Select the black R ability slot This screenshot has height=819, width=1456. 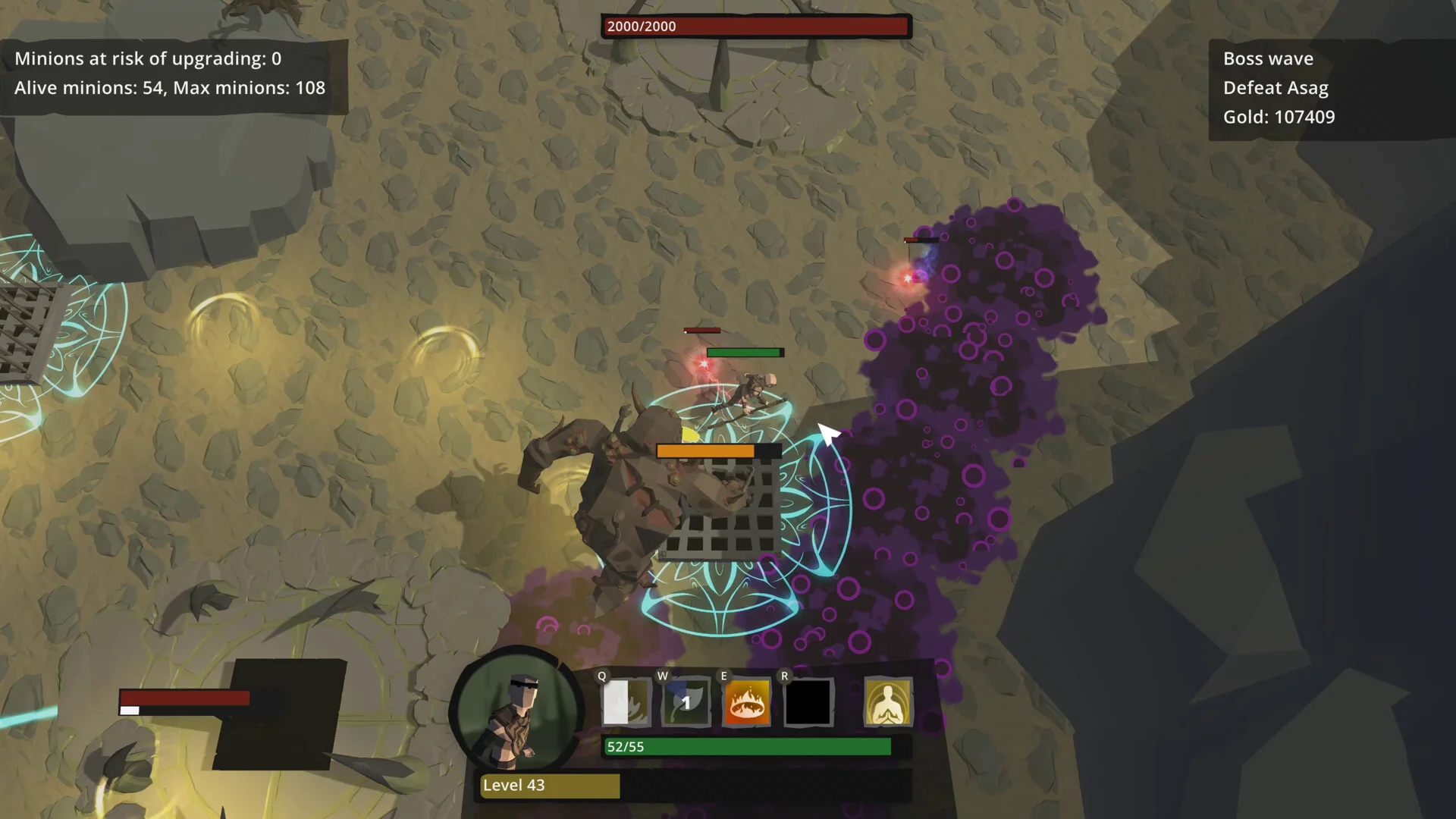coord(808,702)
